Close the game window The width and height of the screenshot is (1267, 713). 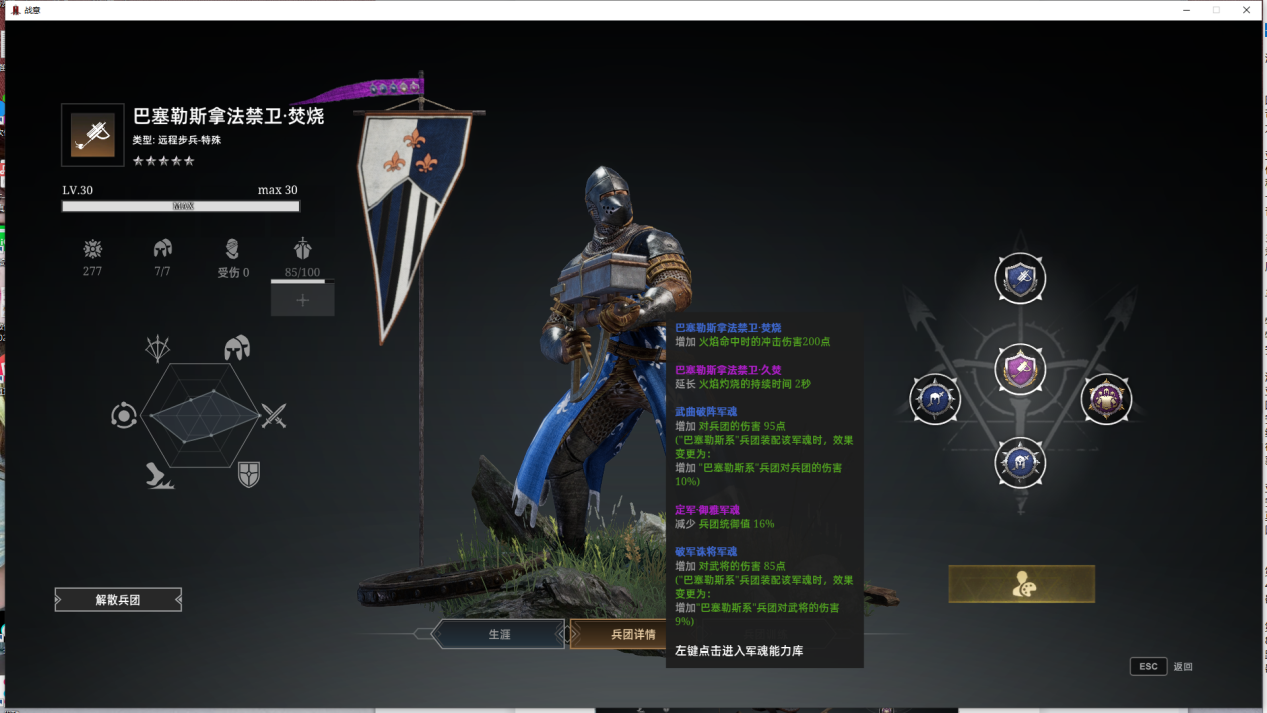pyautogui.click(x=1246, y=10)
